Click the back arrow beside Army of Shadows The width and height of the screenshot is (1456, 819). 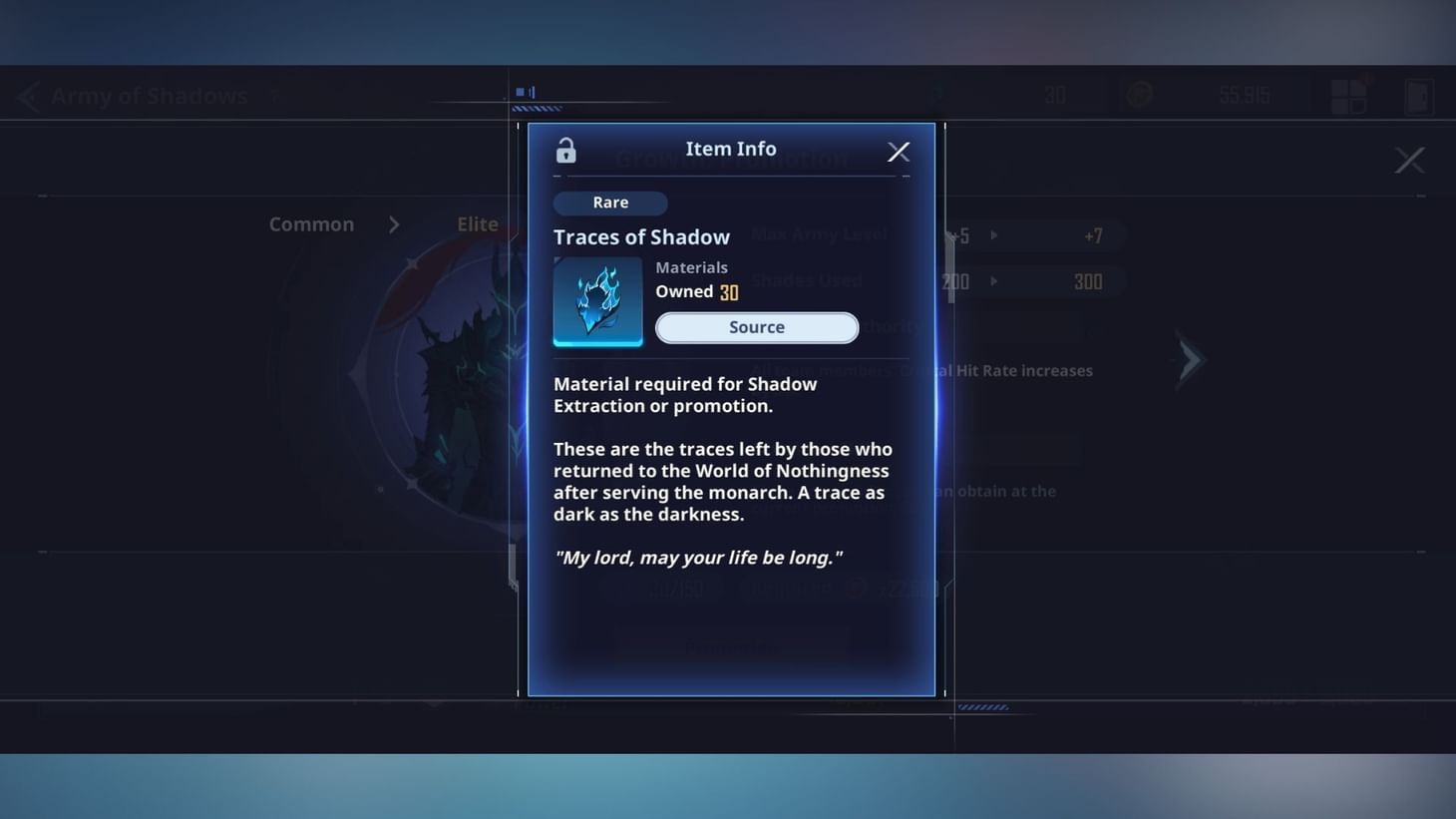point(27,95)
